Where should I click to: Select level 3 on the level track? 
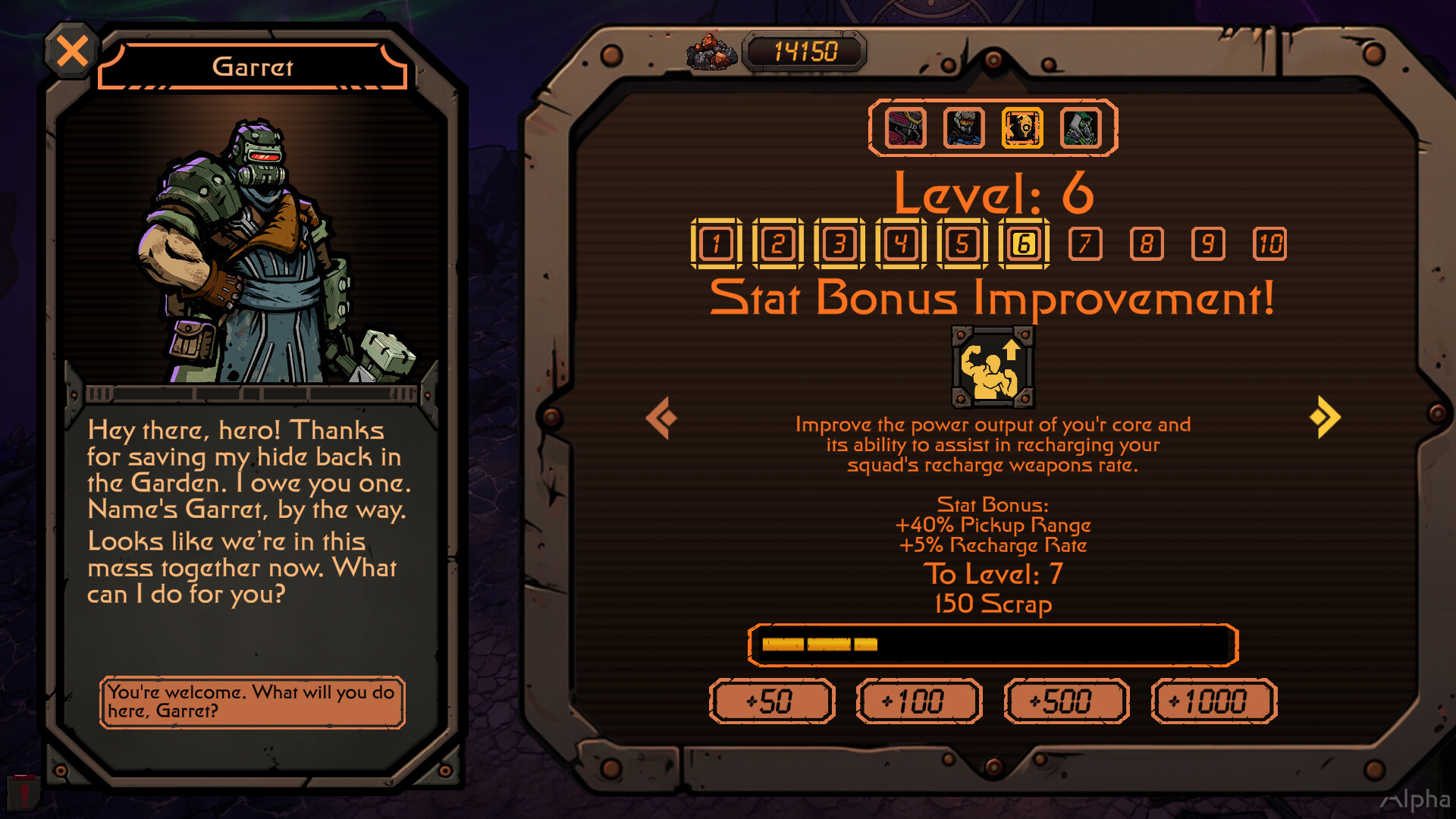click(x=839, y=244)
